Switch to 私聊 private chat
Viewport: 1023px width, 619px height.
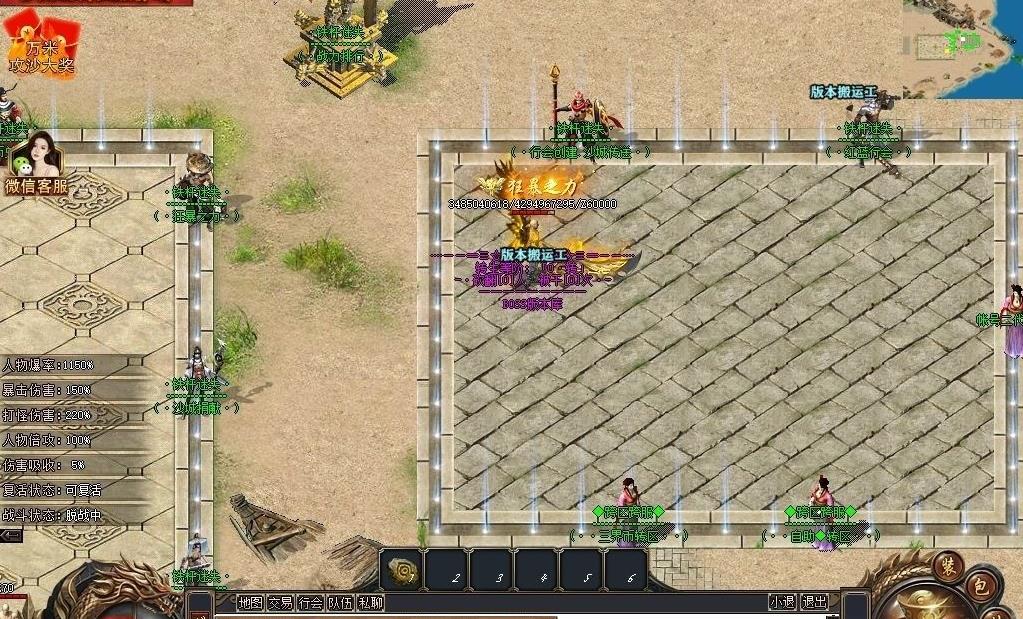click(x=370, y=602)
